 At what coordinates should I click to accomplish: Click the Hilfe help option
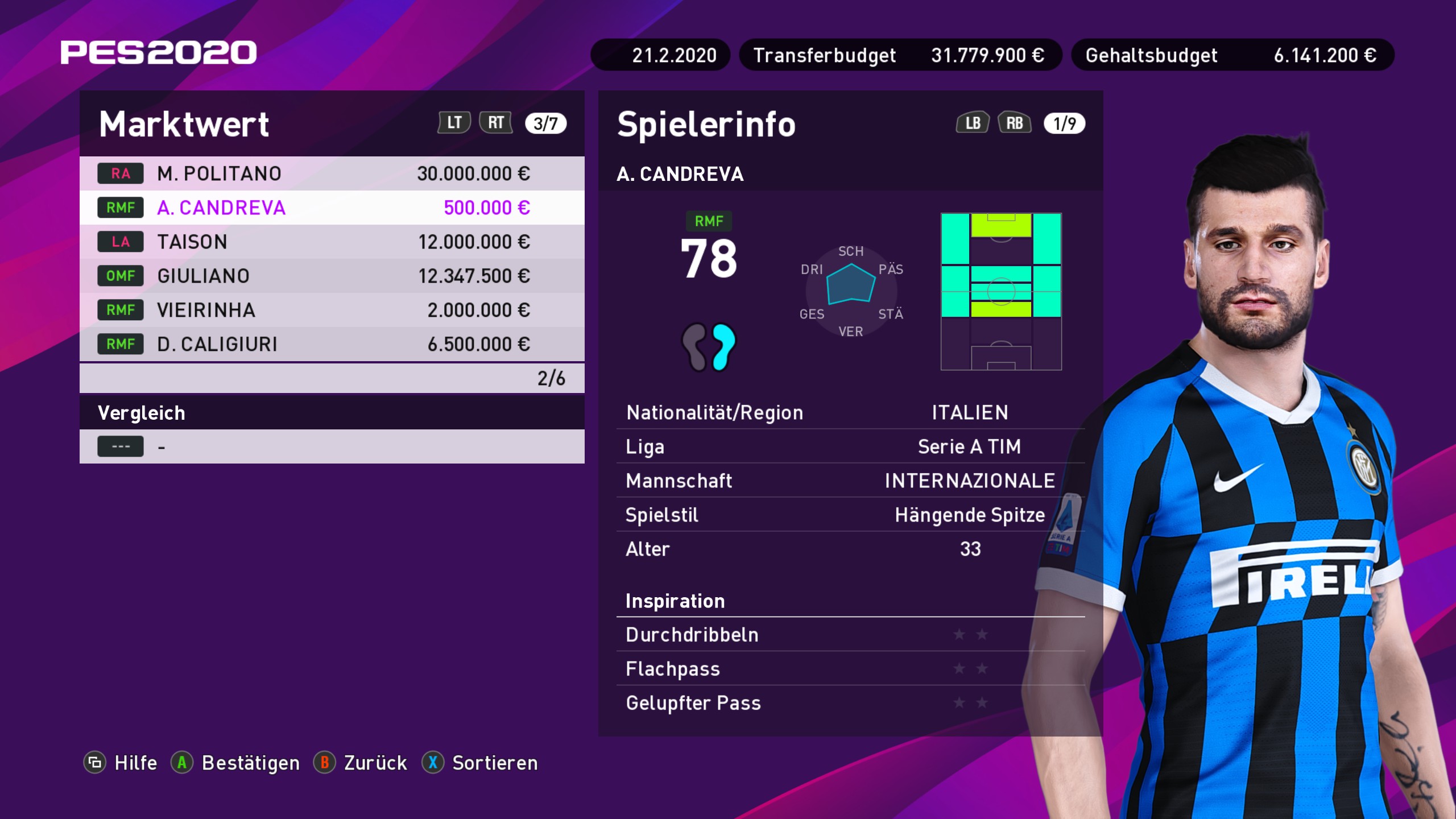click(121, 763)
